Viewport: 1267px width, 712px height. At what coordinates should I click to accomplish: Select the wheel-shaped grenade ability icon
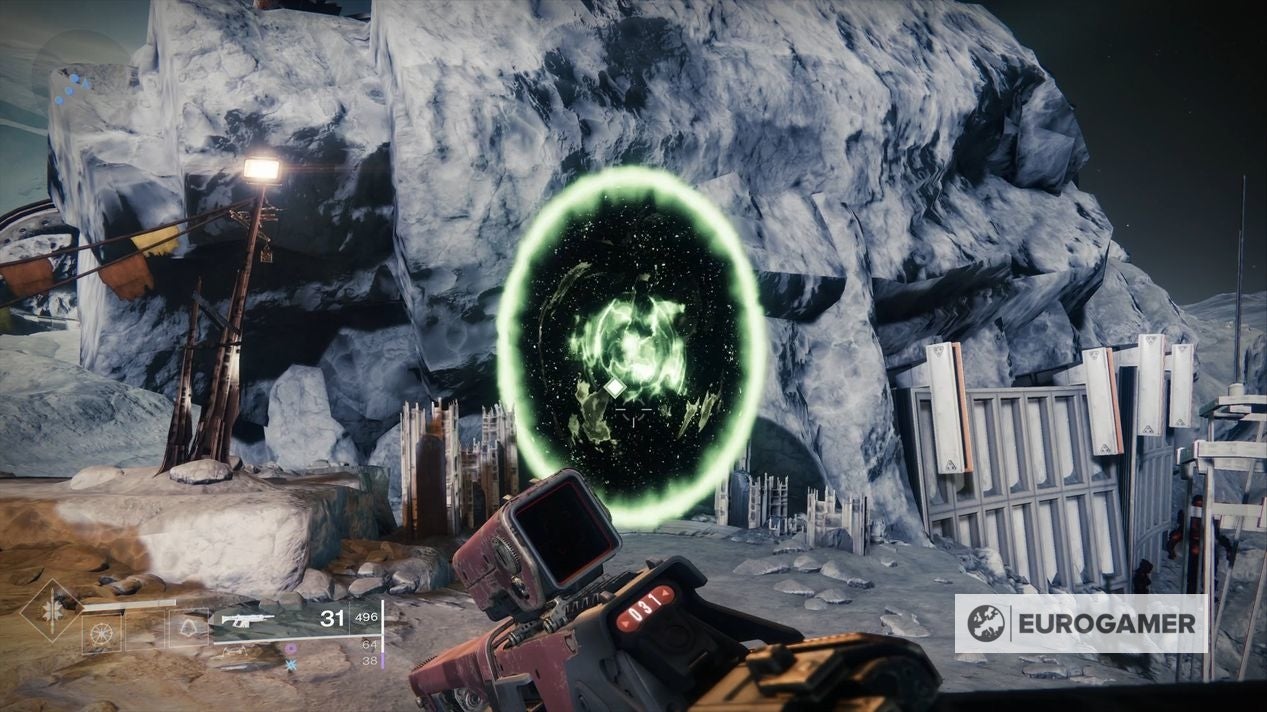point(102,632)
